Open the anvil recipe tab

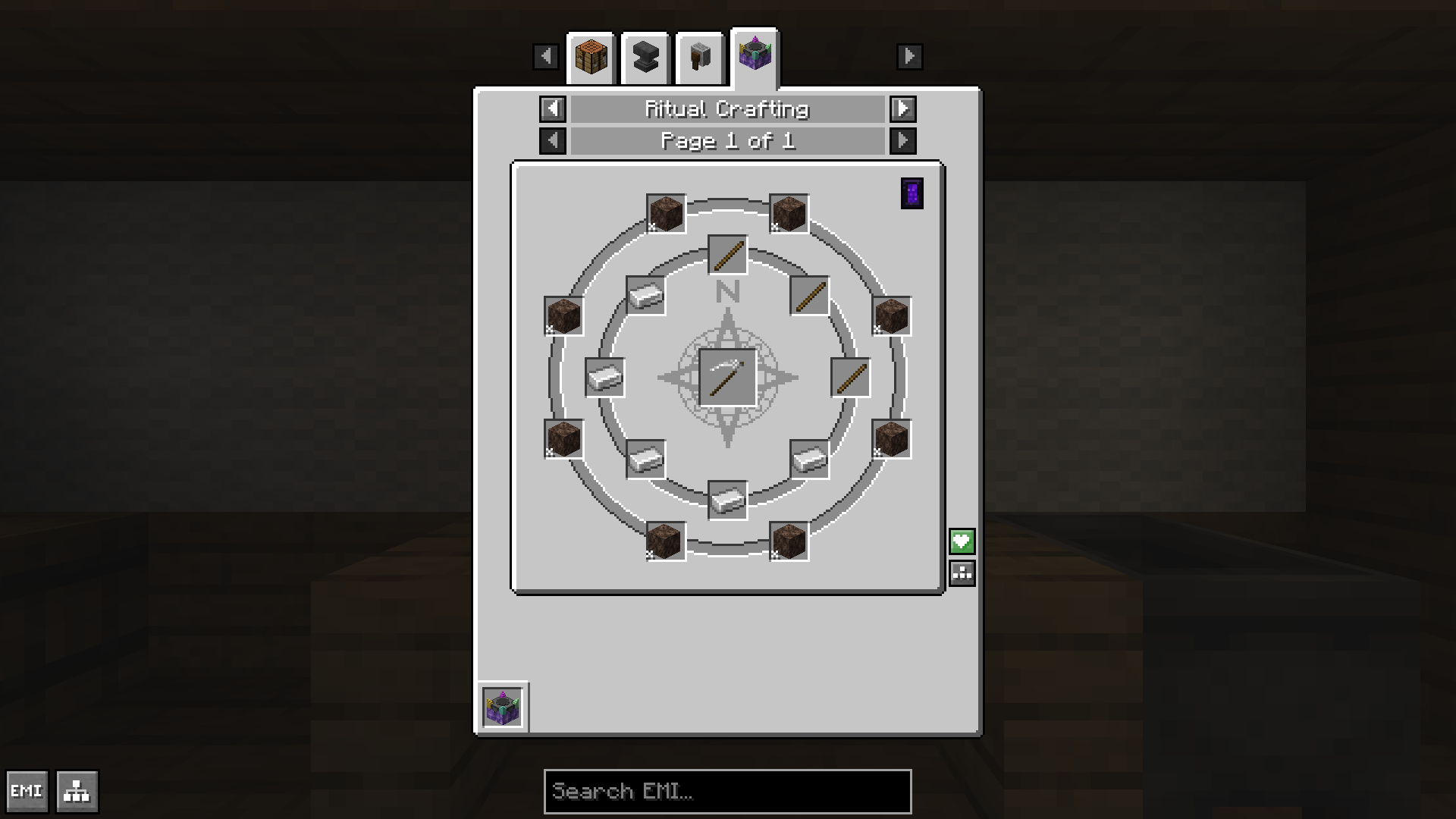pyautogui.click(x=645, y=58)
